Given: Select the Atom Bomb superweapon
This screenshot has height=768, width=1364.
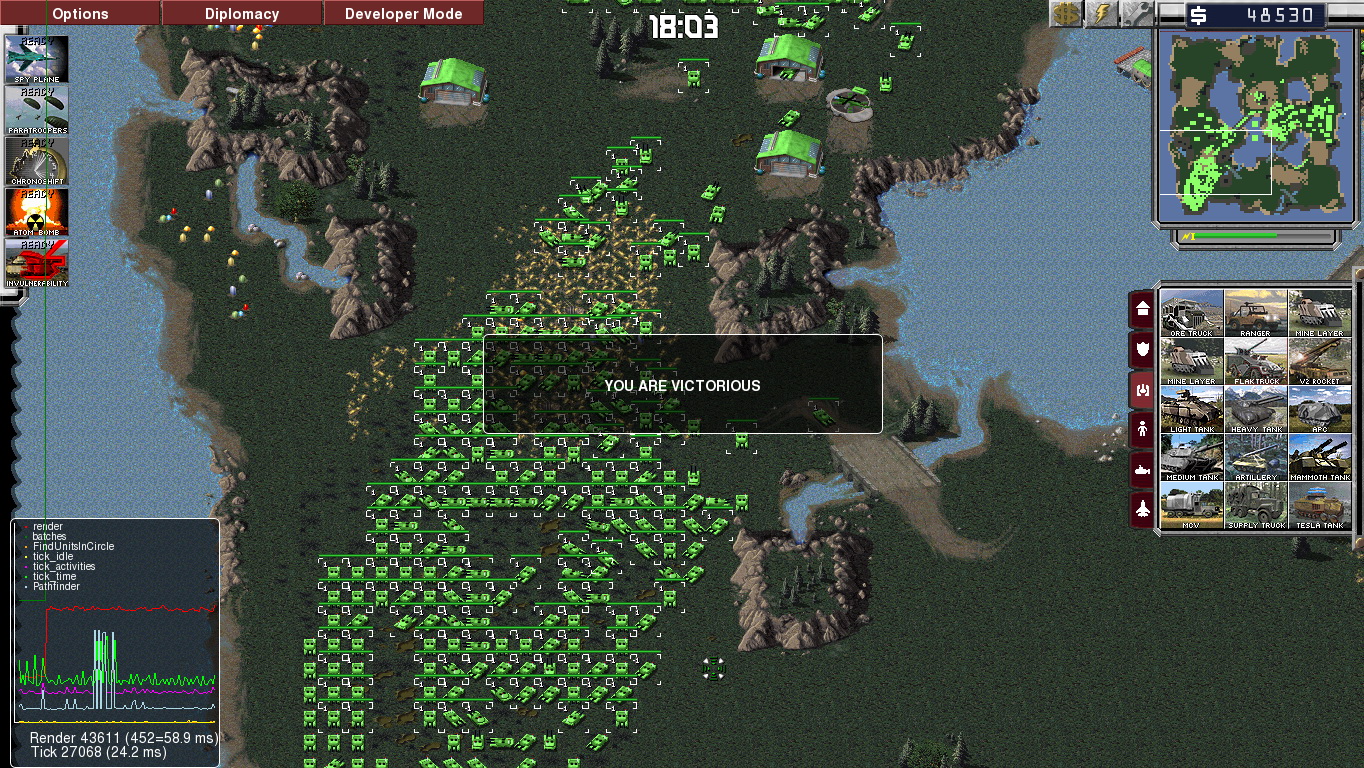Looking at the screenshot, I should 37,212.
